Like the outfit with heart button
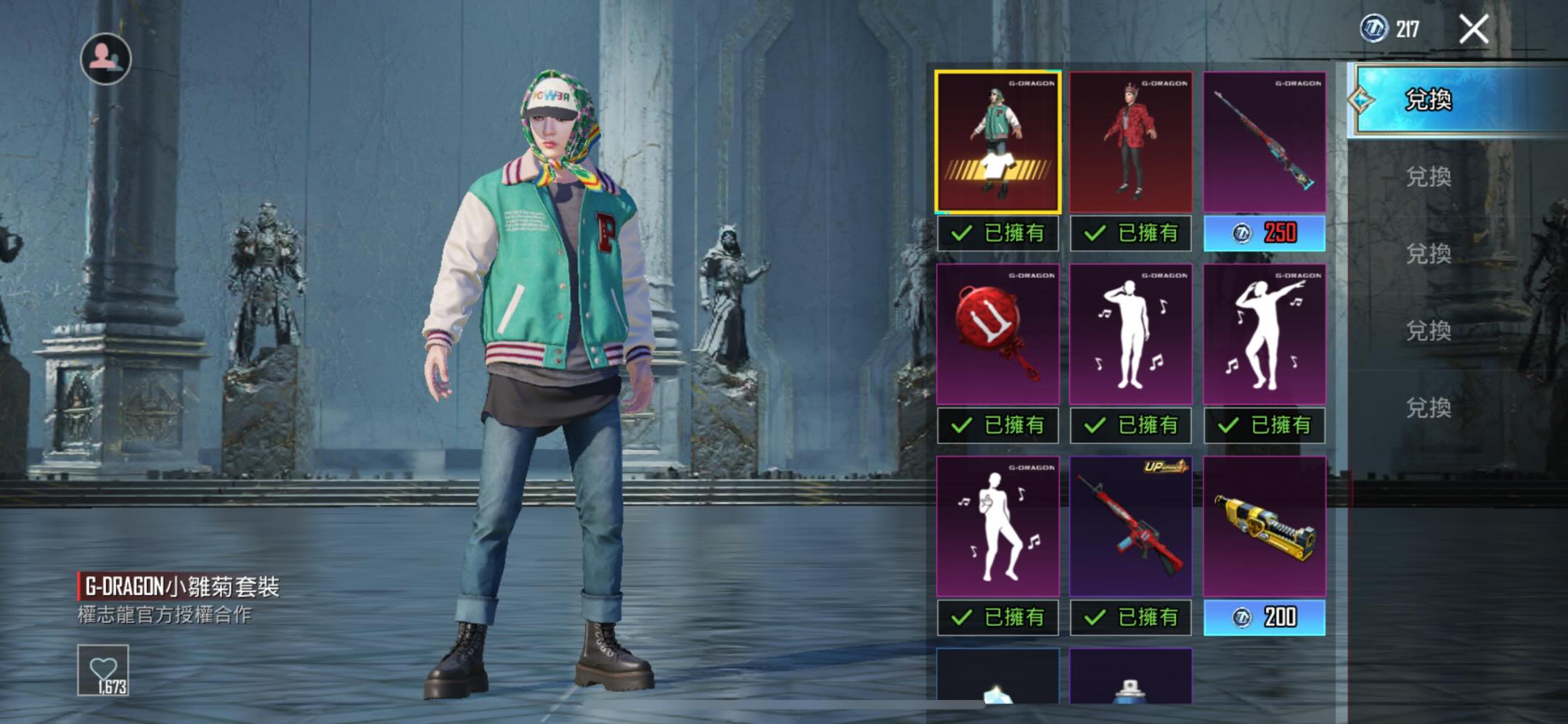The width and height of the screenshot is (1568, 724). point(103,670)
